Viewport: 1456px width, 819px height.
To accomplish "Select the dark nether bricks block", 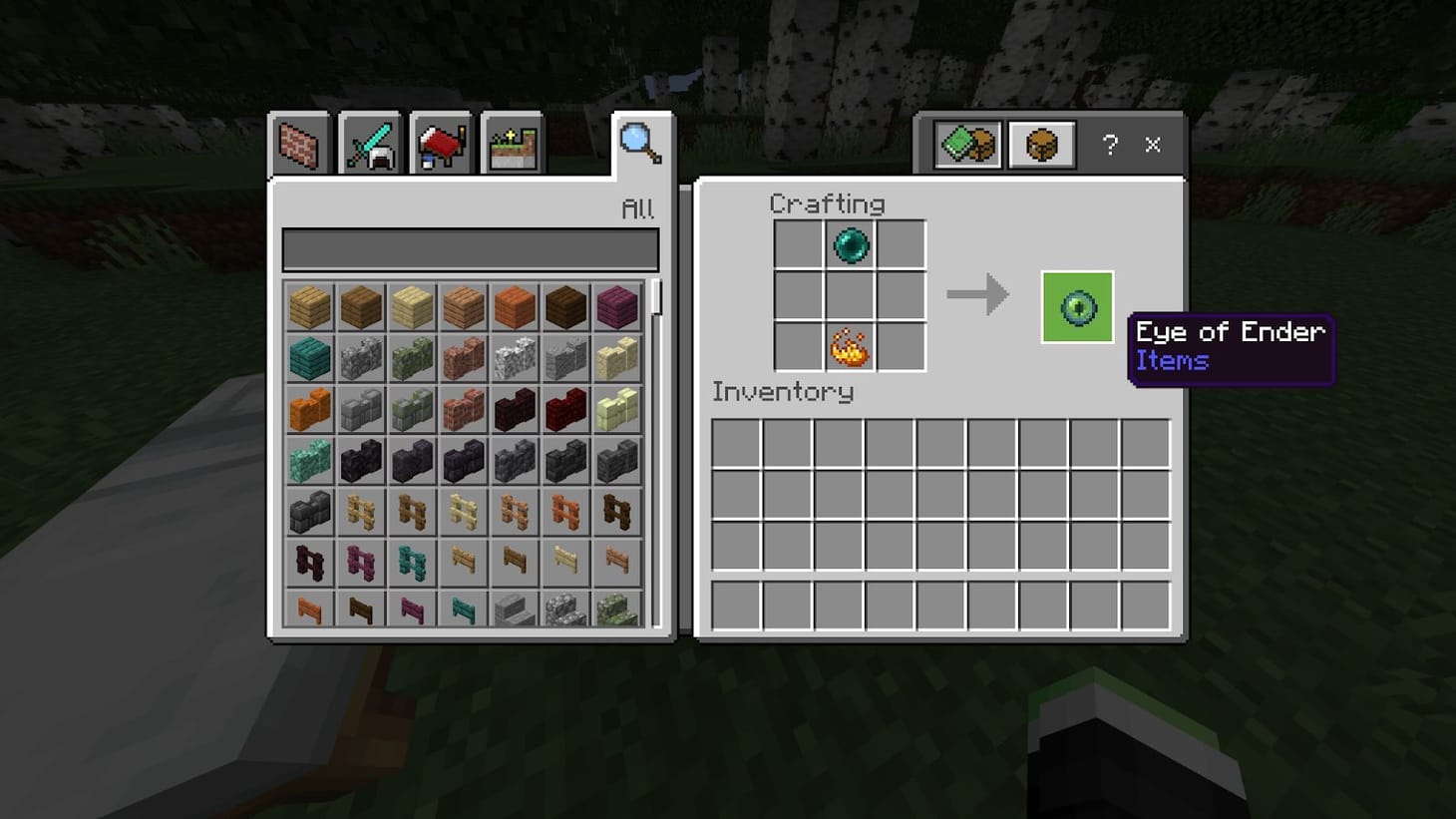I will [516, 409].
